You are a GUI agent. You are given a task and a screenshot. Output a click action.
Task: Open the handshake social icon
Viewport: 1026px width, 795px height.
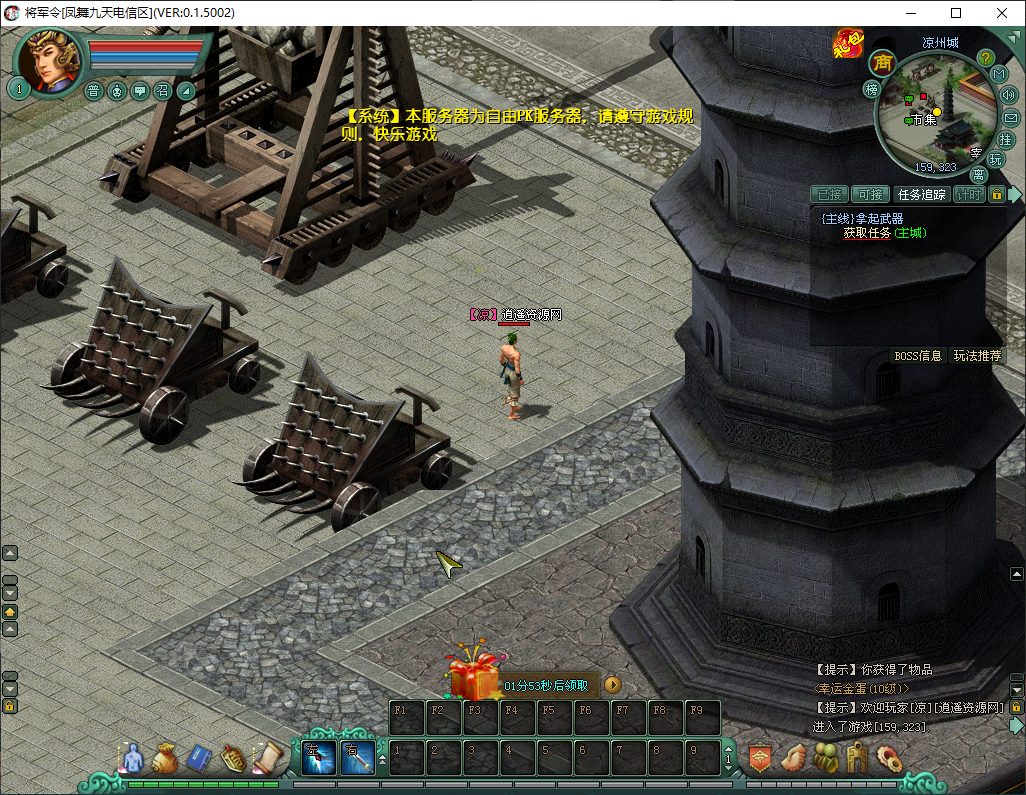tap(793, 758)
